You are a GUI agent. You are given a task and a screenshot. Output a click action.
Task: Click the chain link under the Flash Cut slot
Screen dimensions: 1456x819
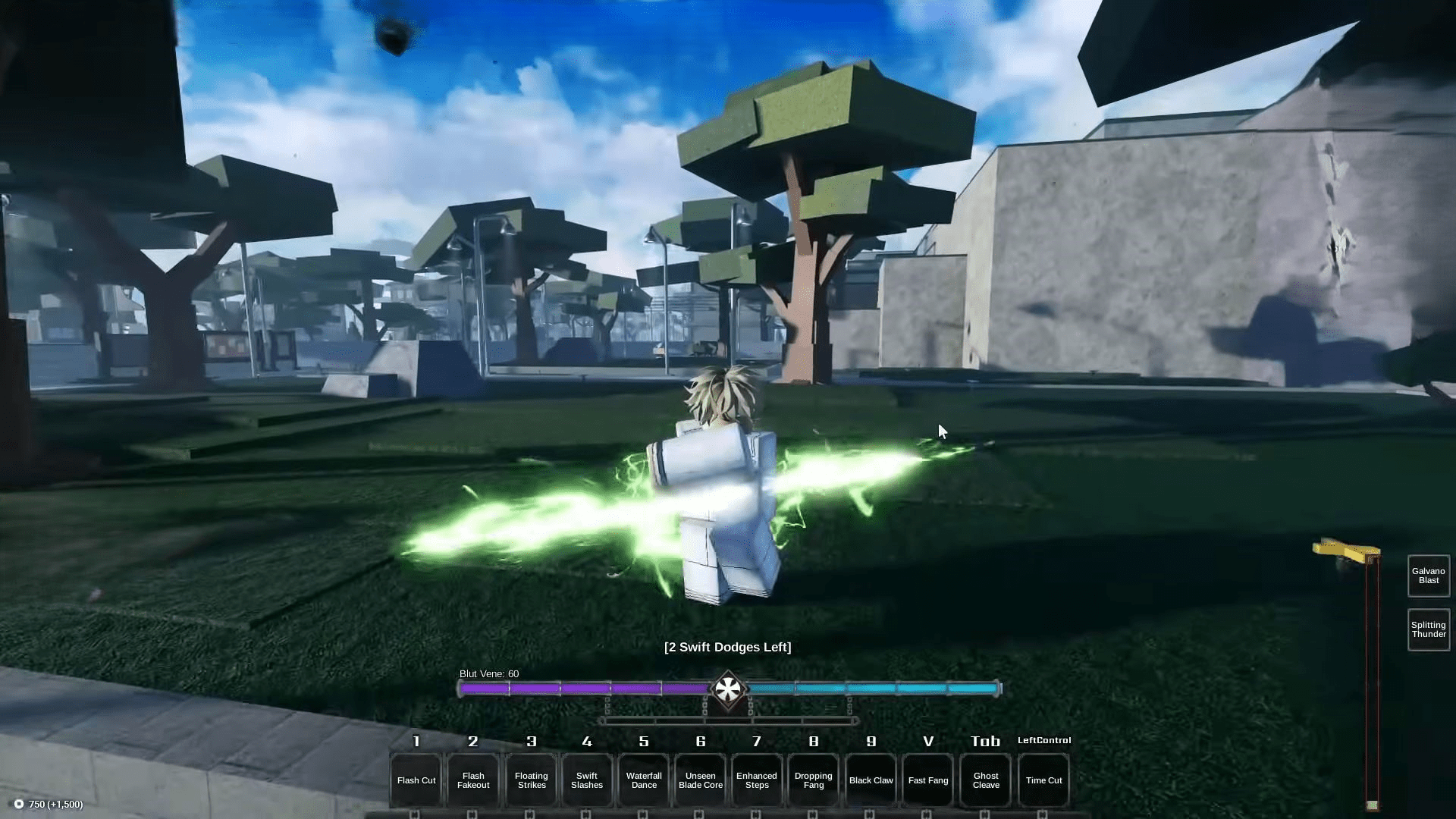click(416, 813)
